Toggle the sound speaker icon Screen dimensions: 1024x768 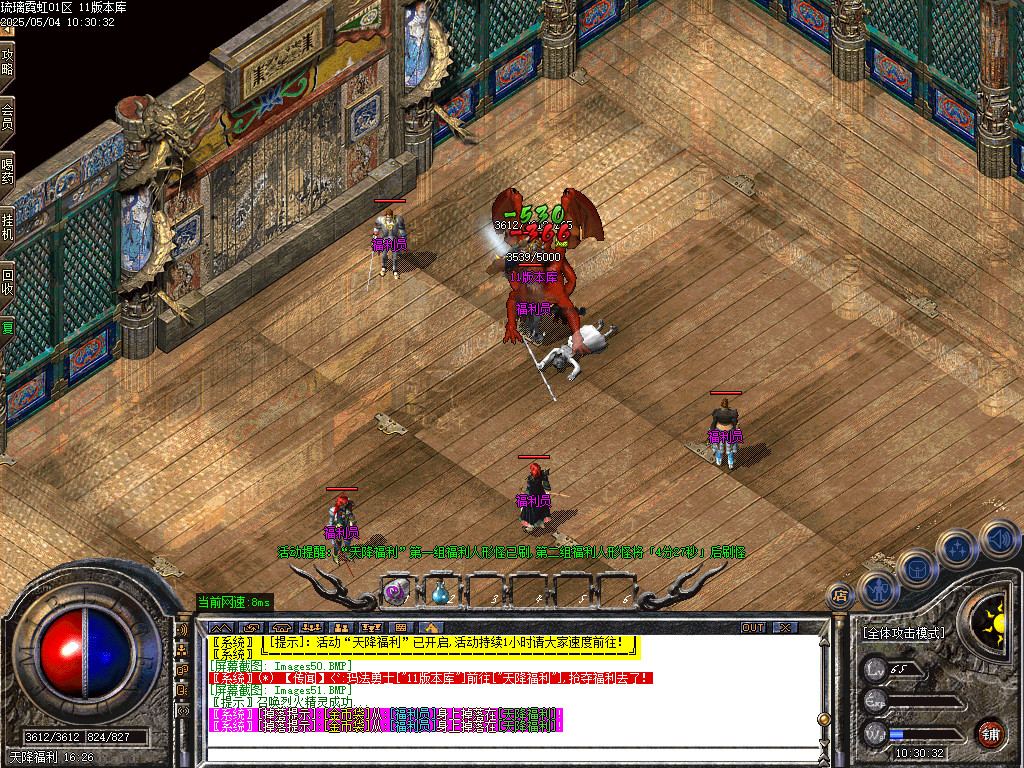[998, 539]
